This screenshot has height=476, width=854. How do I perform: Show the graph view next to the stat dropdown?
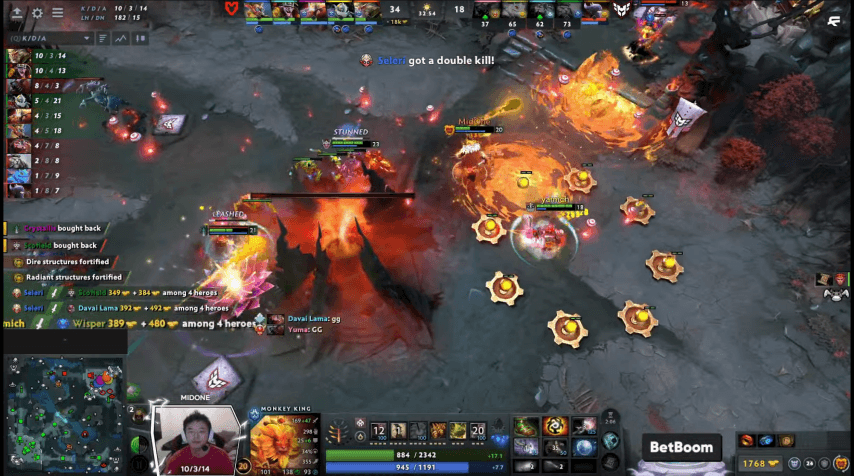121,38
